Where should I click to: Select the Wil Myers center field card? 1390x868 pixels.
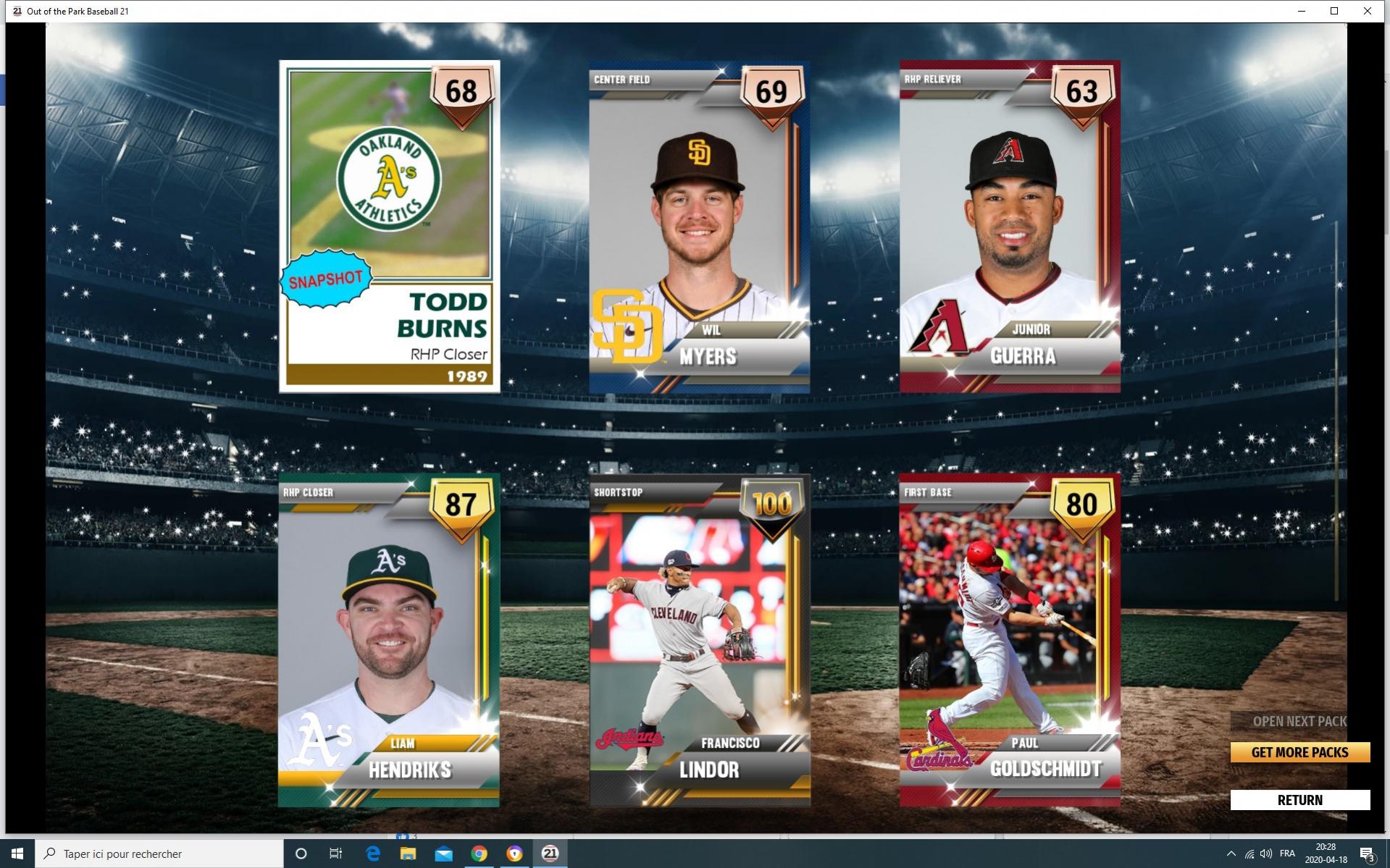[700, 226]
